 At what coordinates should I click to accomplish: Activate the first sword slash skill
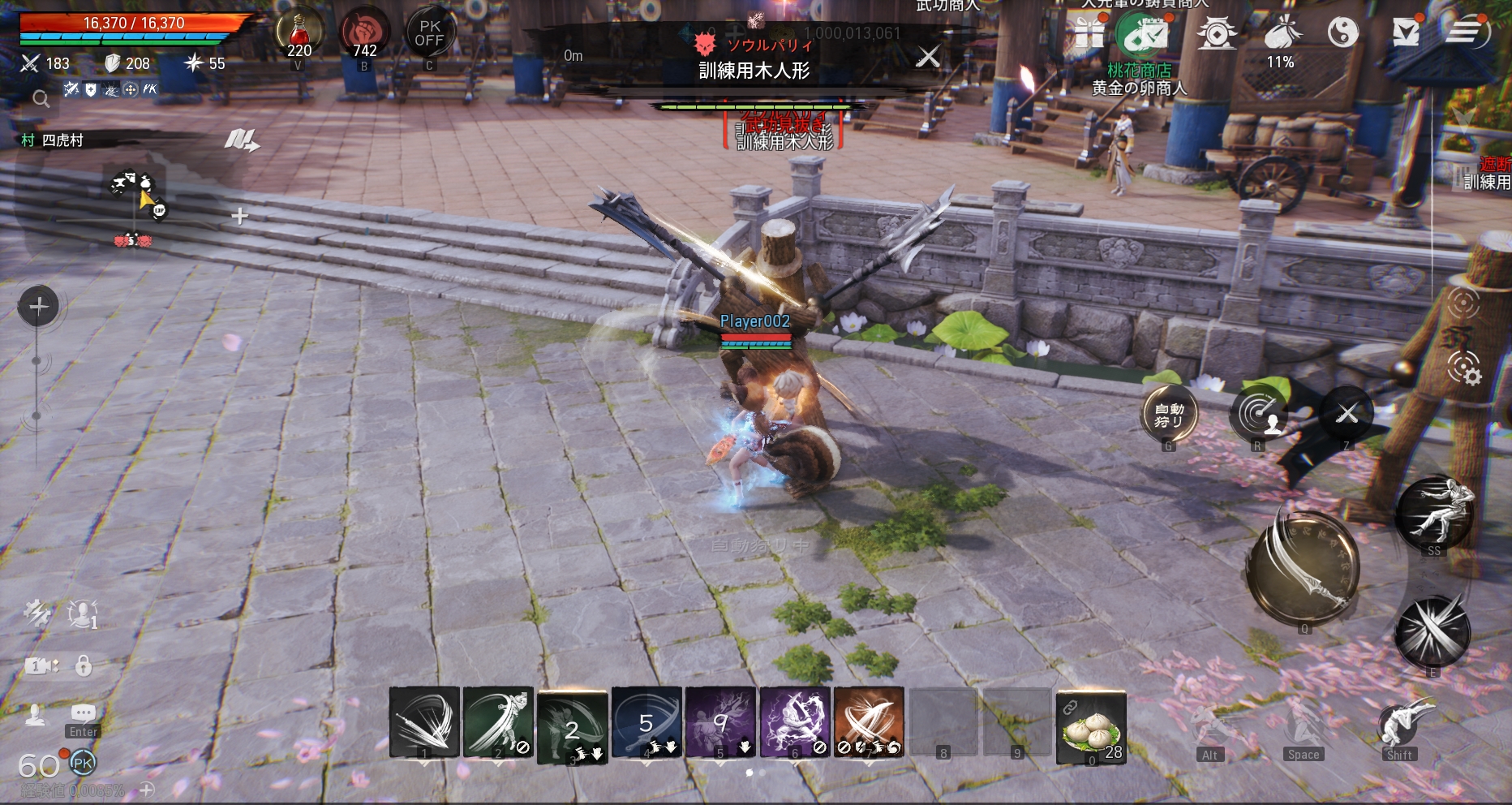424,722
